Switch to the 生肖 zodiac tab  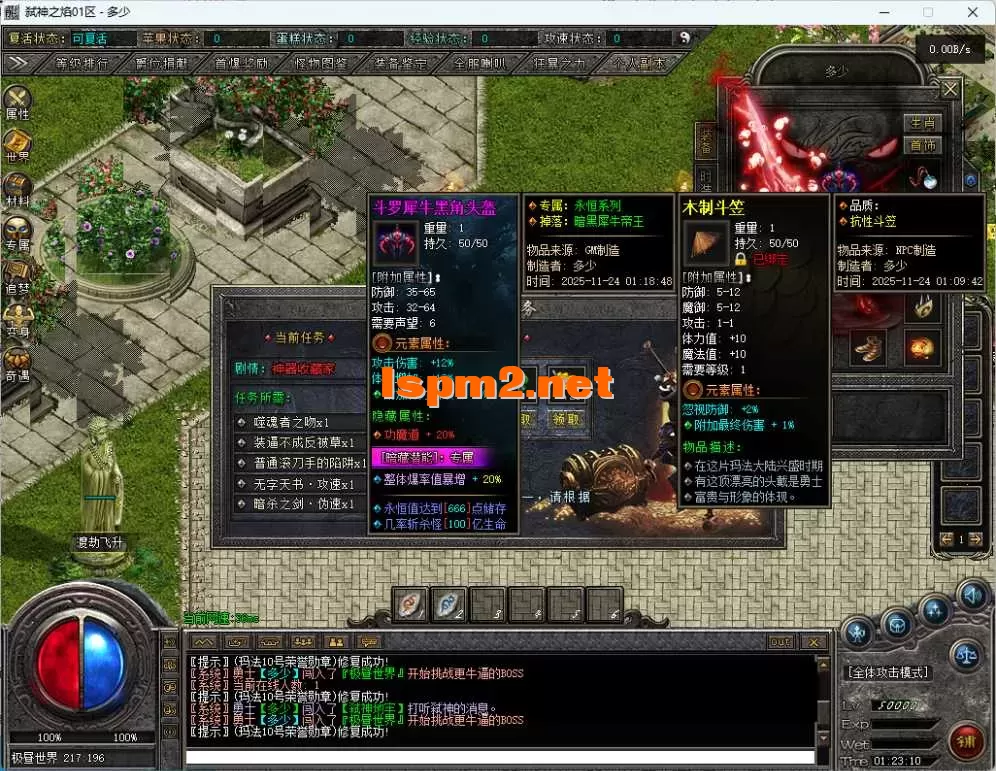pos(921,123)
